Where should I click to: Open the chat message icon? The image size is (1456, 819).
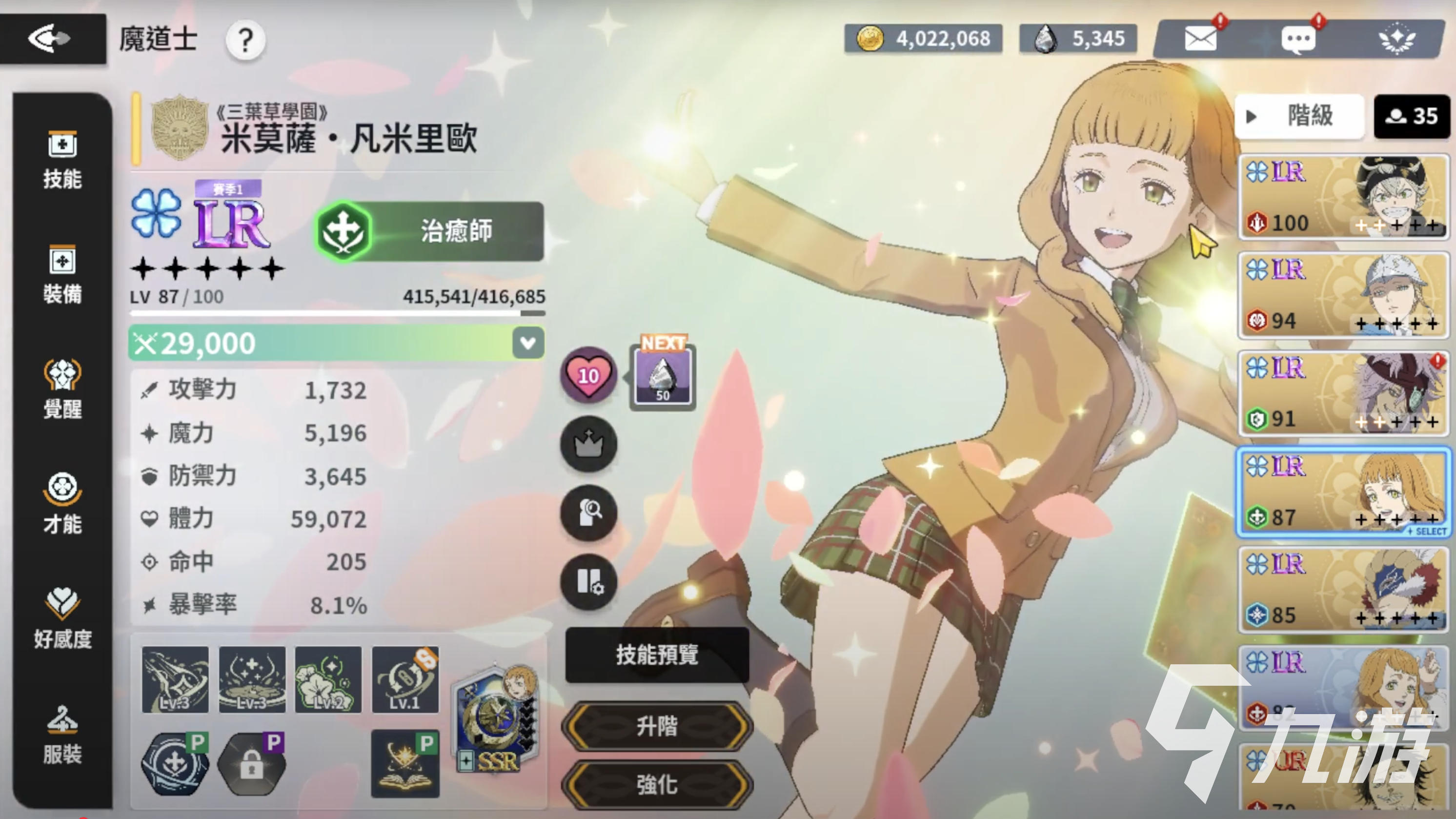tap(1300, 39)
